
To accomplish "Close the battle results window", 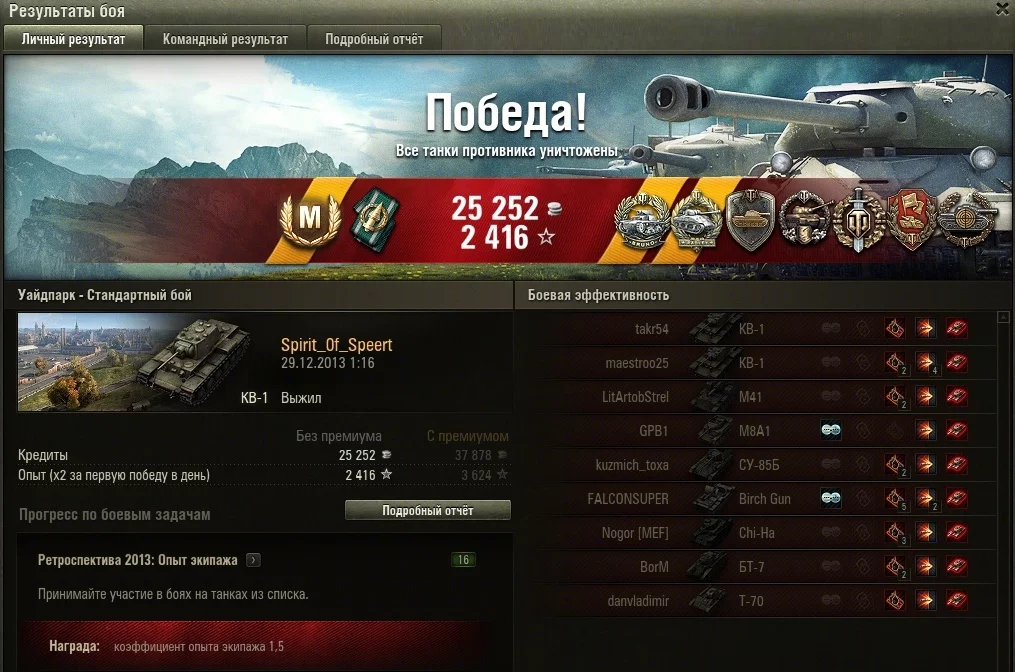I will pos(1002,9).
